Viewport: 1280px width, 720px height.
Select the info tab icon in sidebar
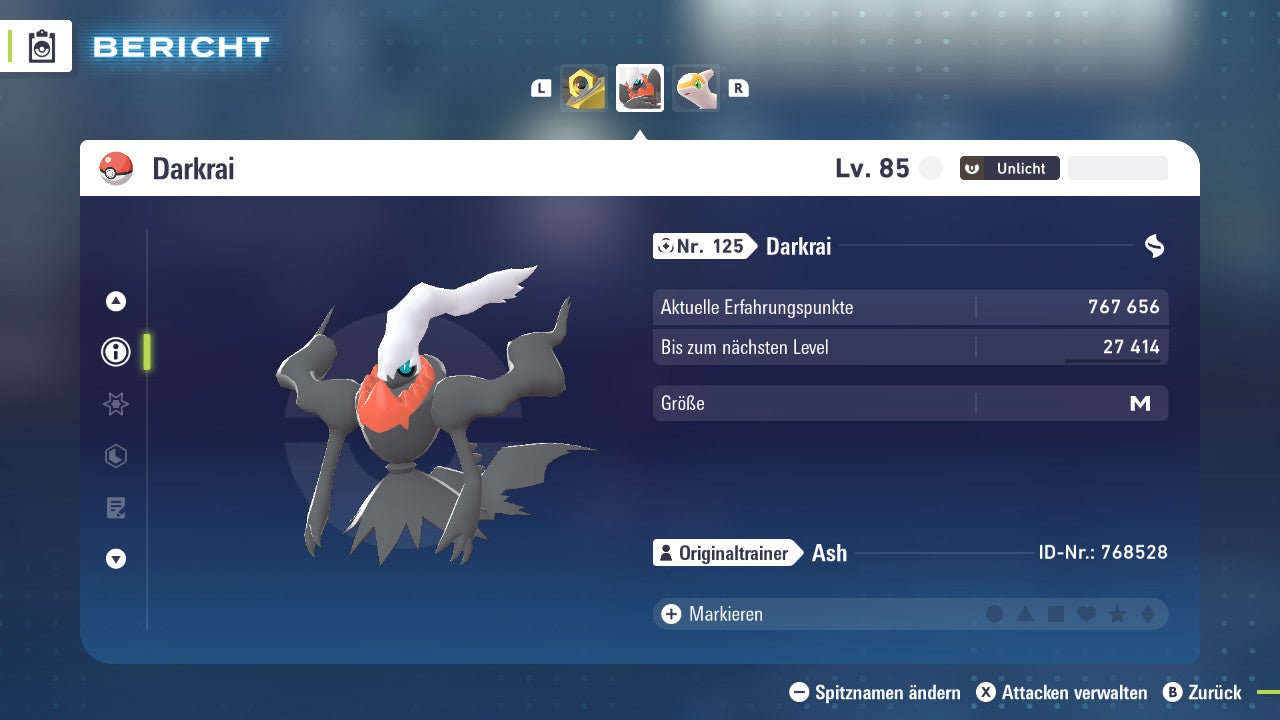pos(115,352)
